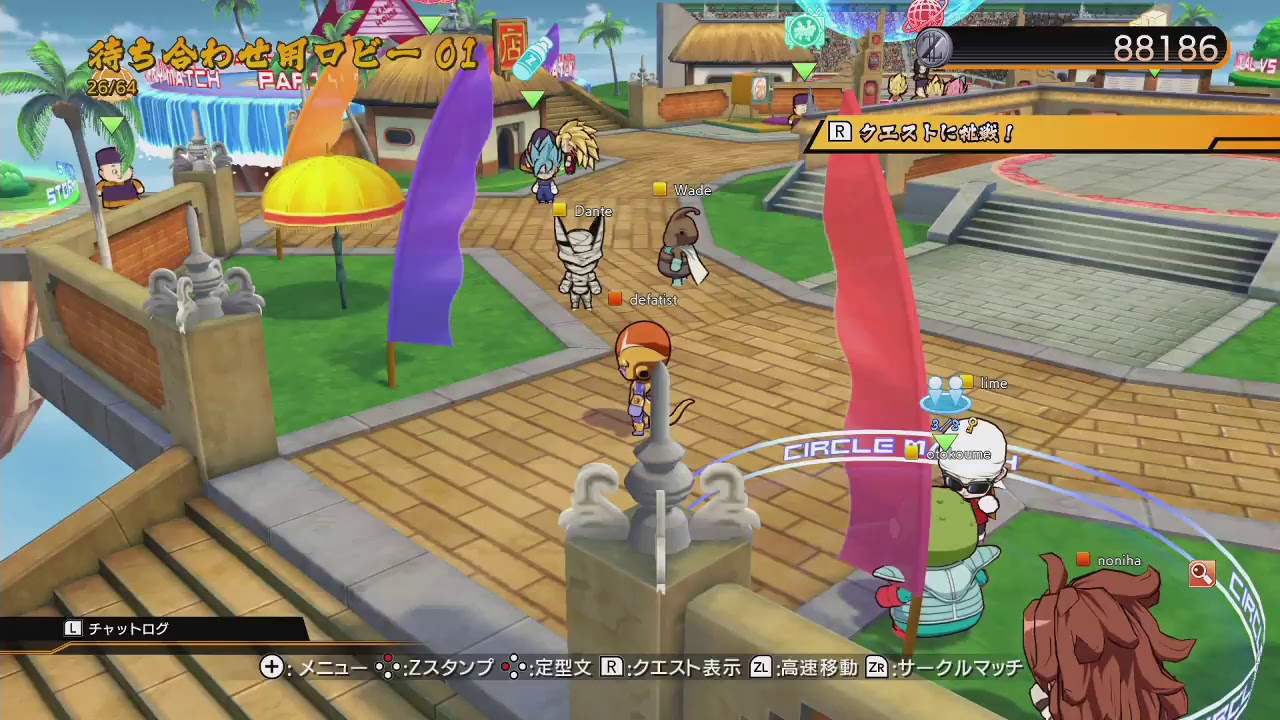Expand the green marker above otokoume
The width and height of the screenshot is (1280, 720).
pyautogui.click(x=945, y=441)
